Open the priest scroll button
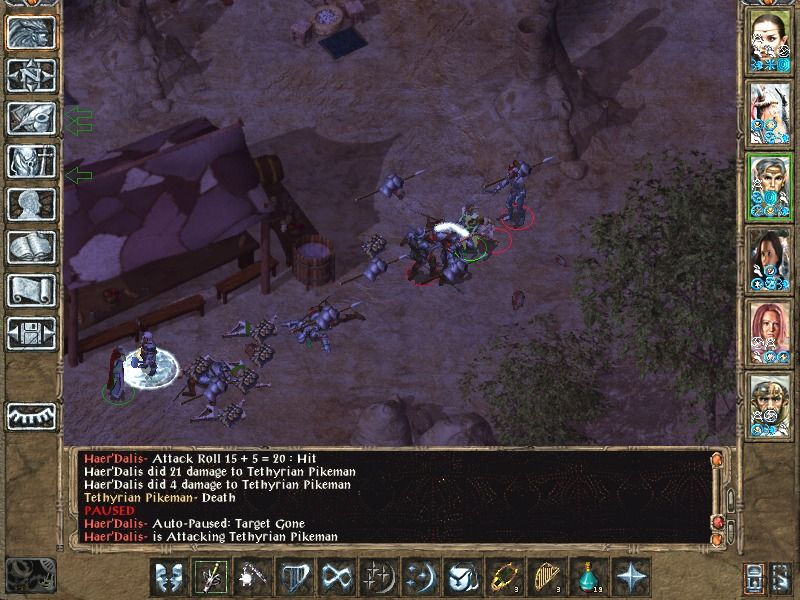The width and height of the screenshot is (800, 600). (x=29, y=290)
